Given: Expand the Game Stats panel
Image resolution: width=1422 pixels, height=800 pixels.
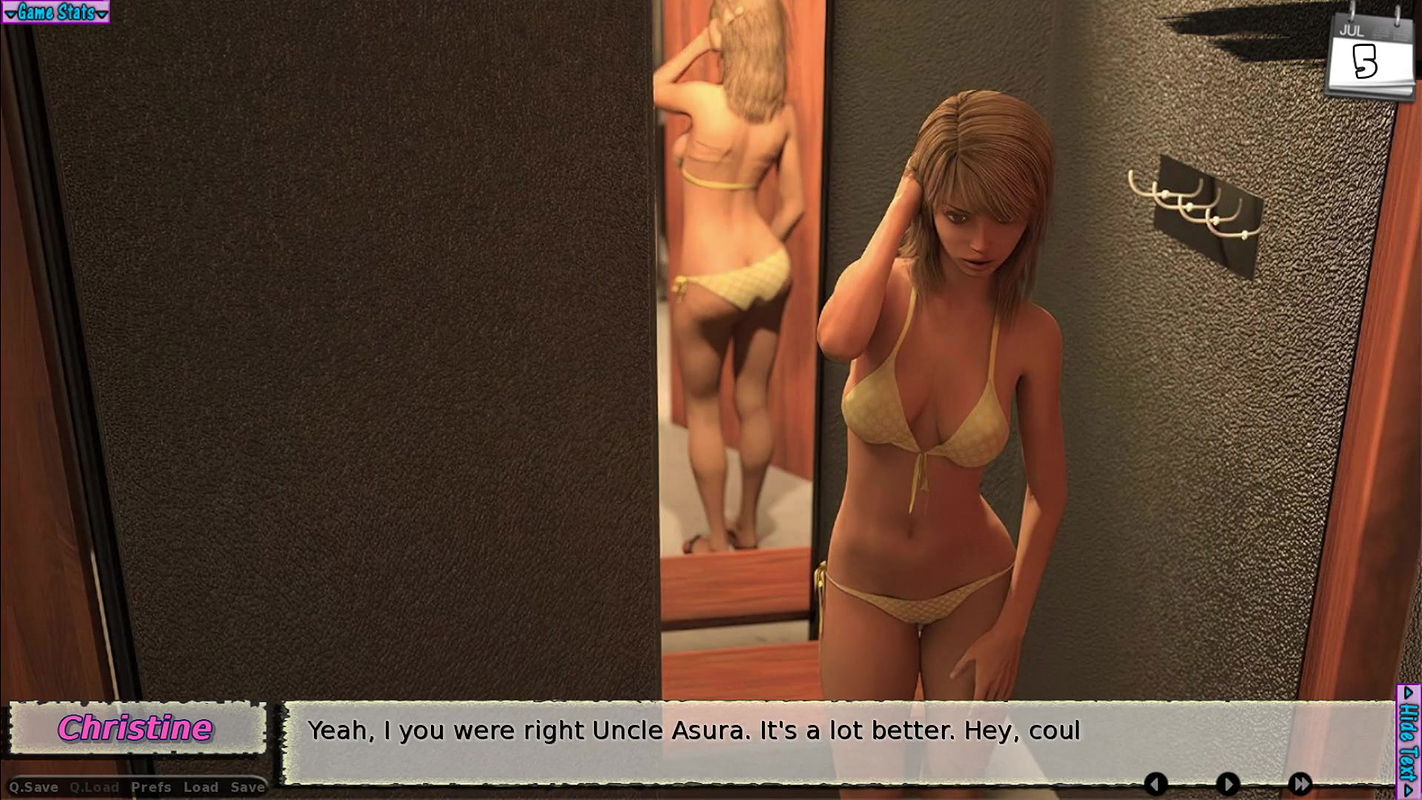Looking at the screenshot, I should coord(55,12).
